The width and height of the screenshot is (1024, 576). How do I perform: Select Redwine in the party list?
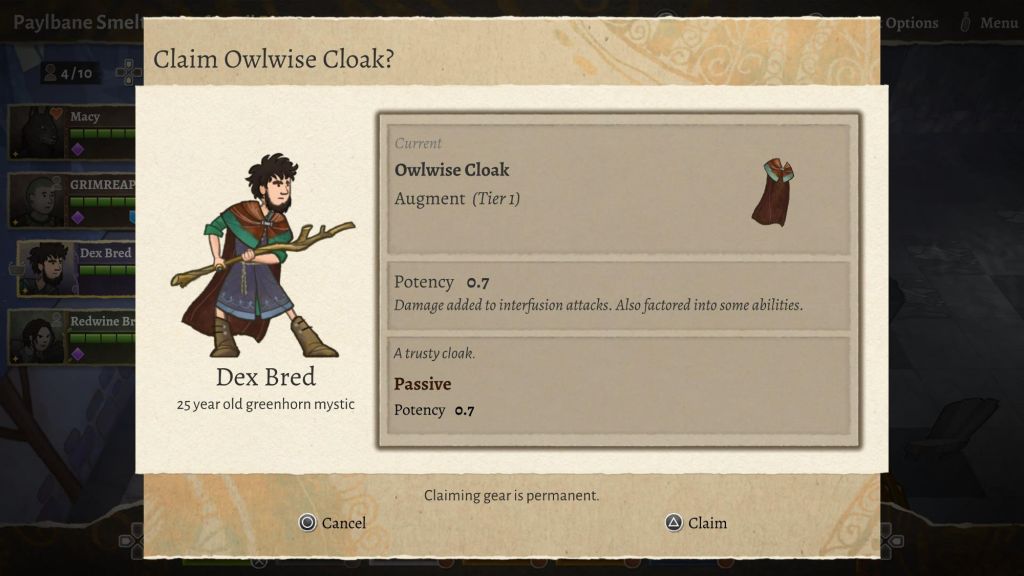coord(72,336)
